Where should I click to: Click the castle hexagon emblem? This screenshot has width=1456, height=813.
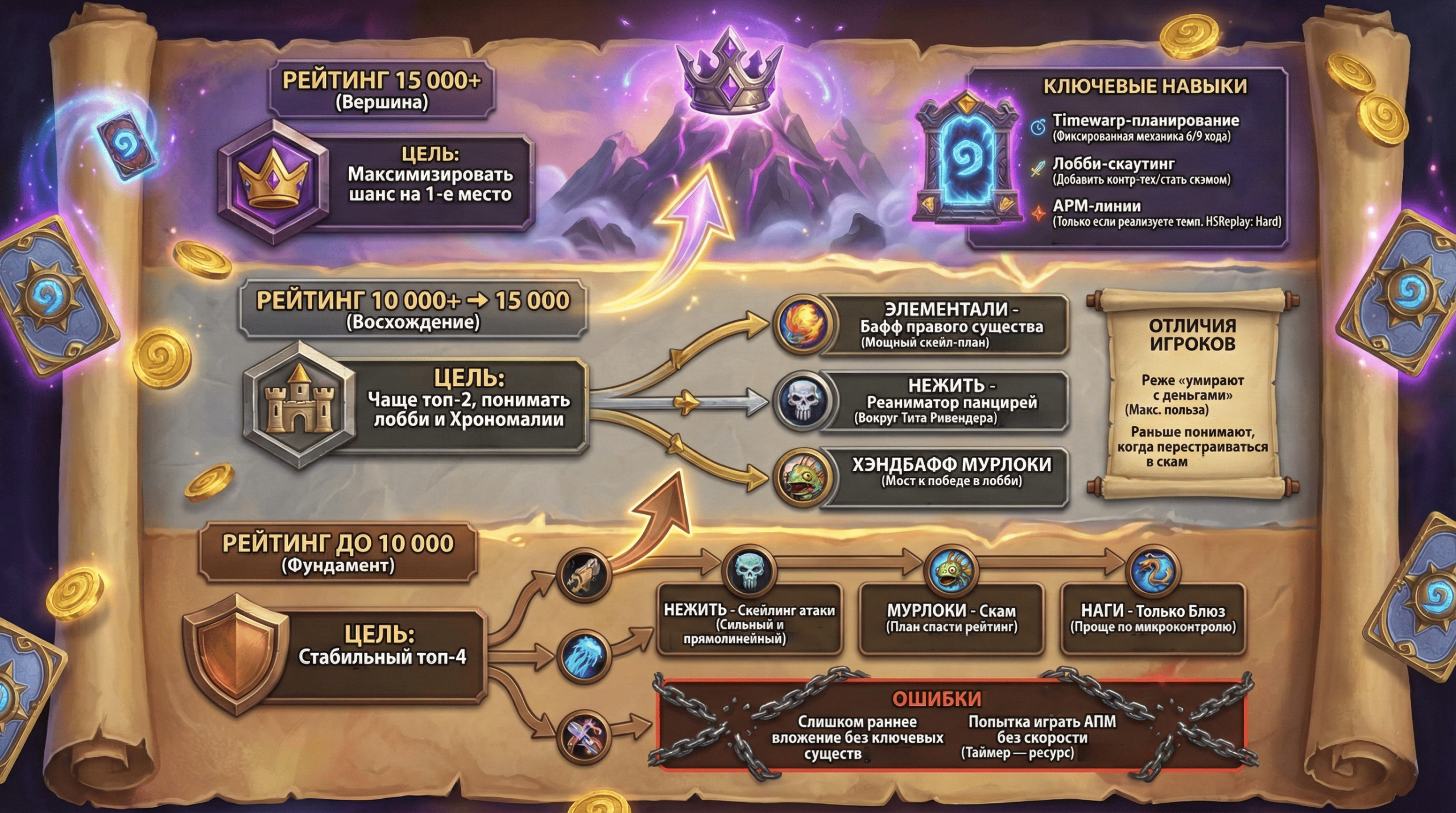(x=300, y=405)
